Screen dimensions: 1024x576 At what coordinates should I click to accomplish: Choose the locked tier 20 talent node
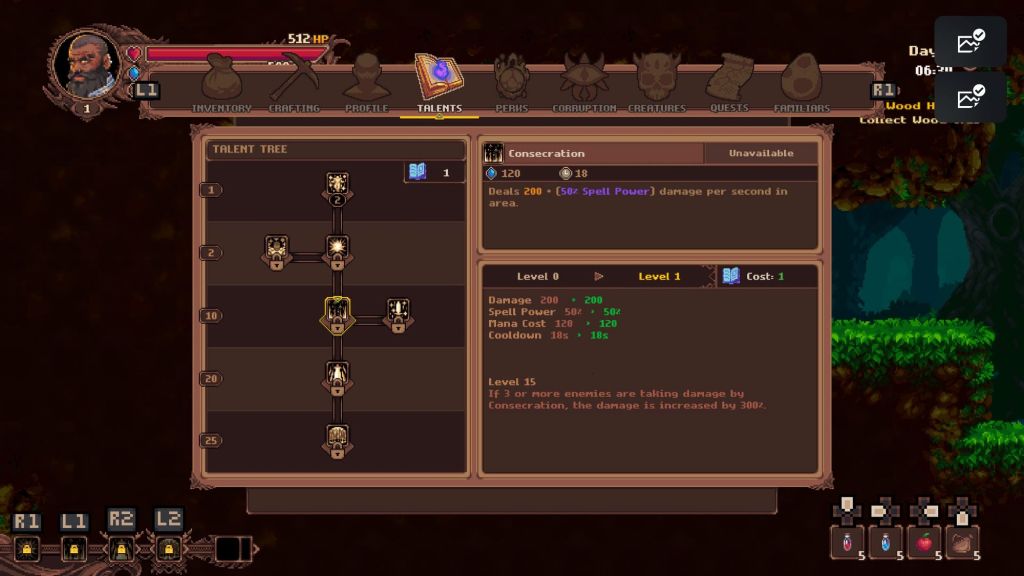click(337, 378)
